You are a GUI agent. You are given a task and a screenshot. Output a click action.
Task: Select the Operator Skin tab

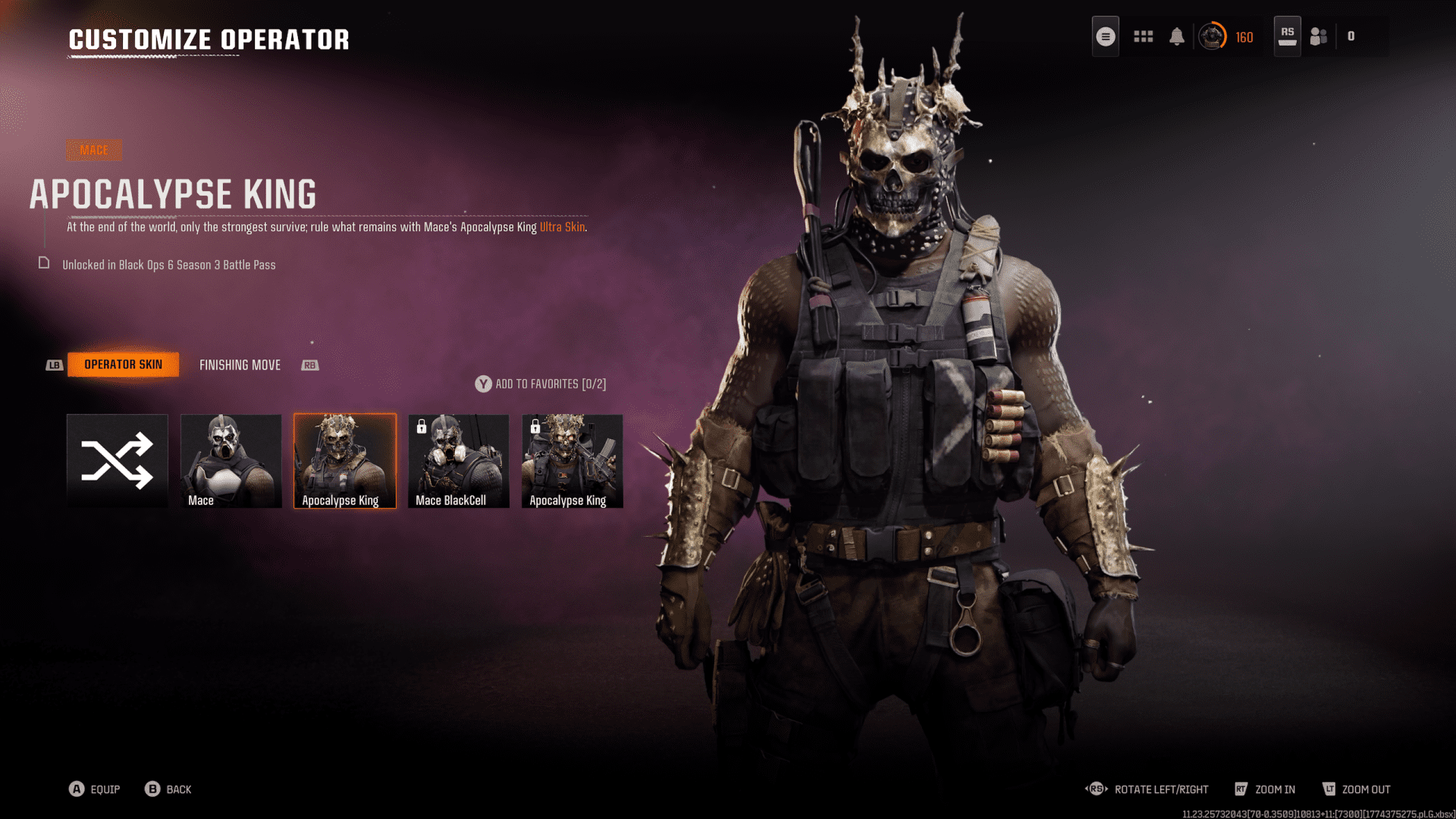tap(123, 365)
